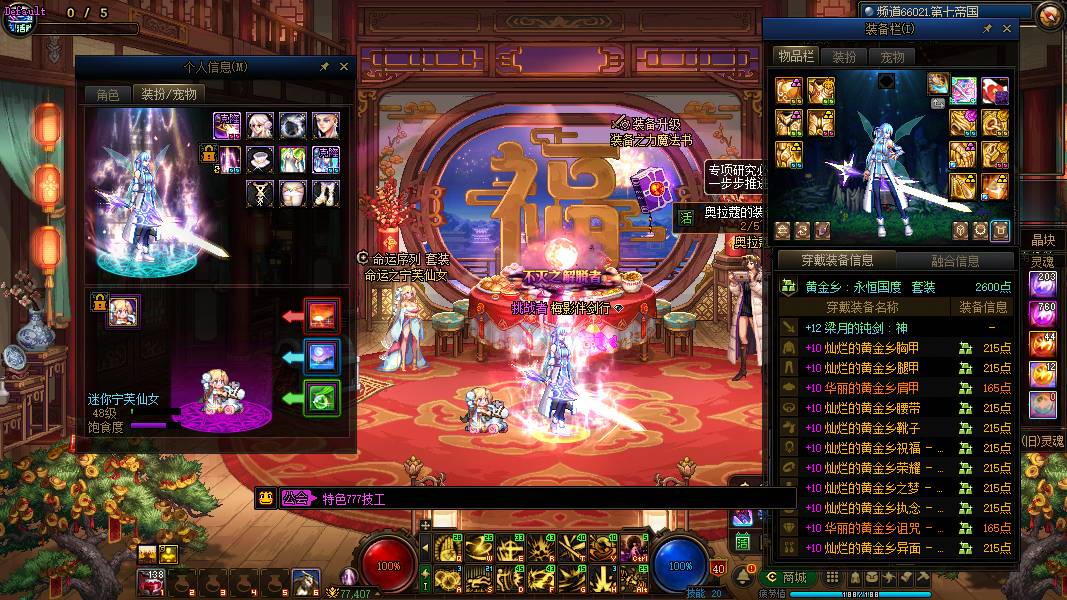
Task: Select the 装扮/宠物 costume and pet tab
Action: pos(168,95)
